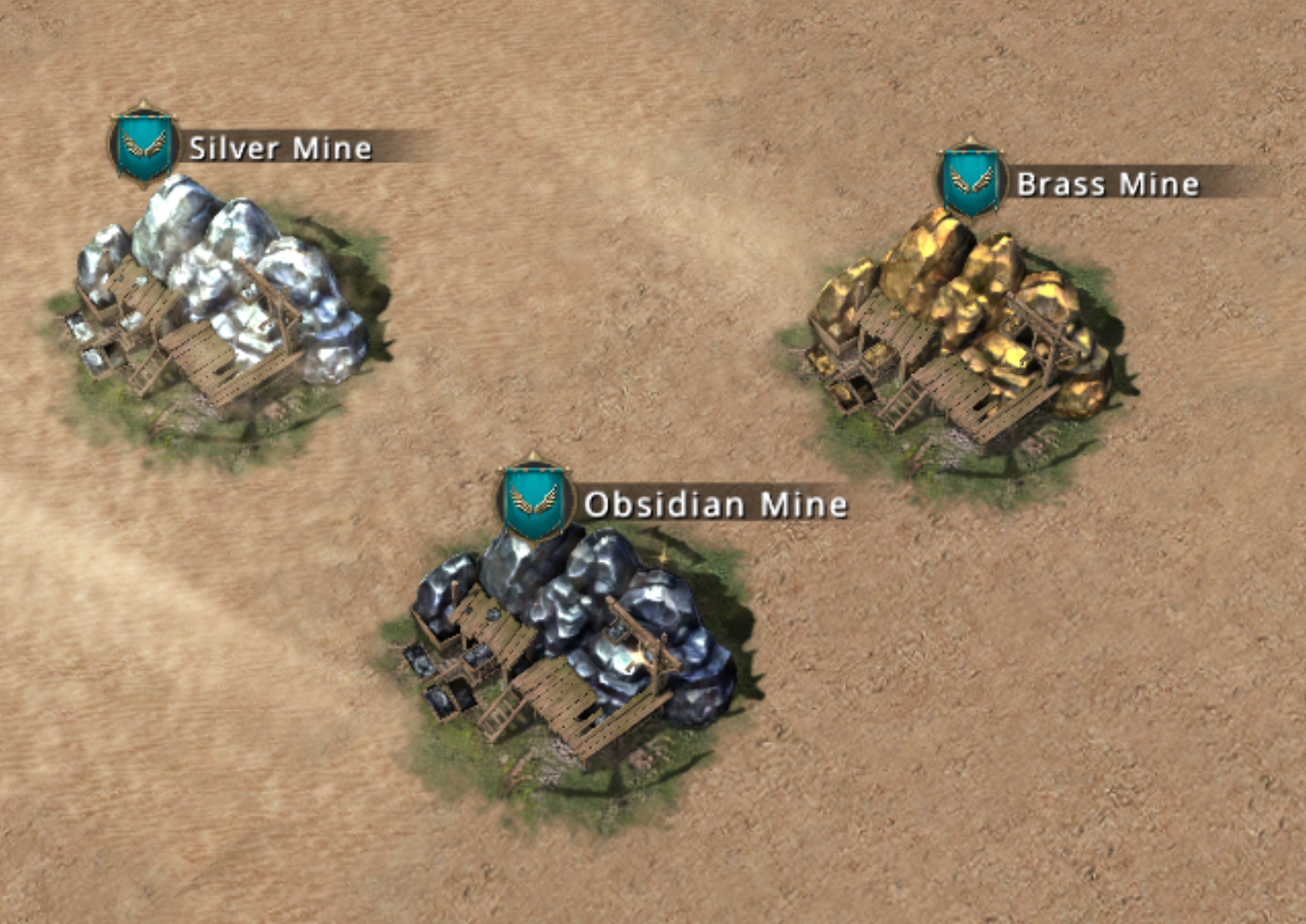Click the Obsidian Mine's teal winged banner

point(535,499)
